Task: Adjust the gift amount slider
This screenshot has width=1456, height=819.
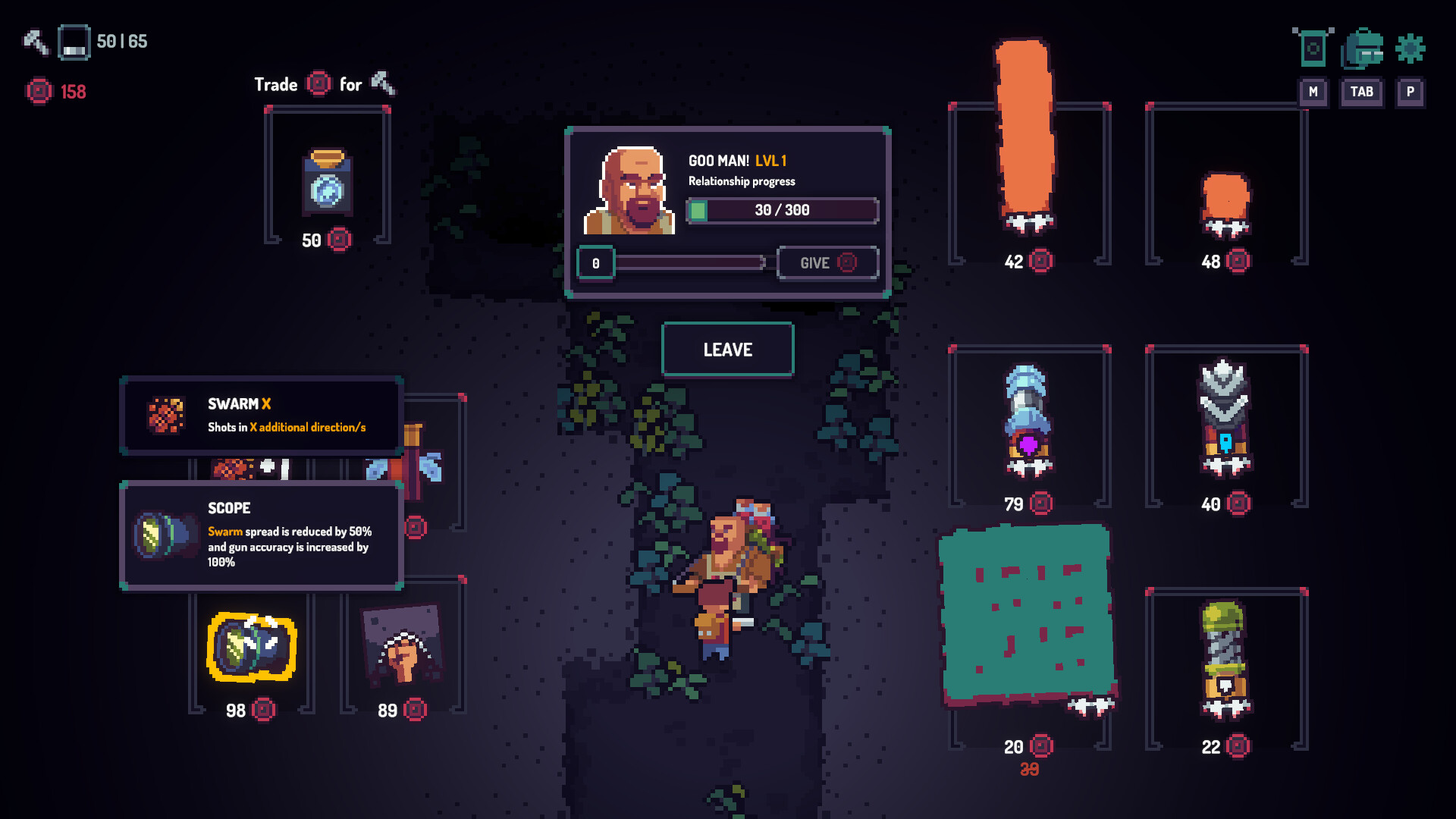Action: point(690,263)
